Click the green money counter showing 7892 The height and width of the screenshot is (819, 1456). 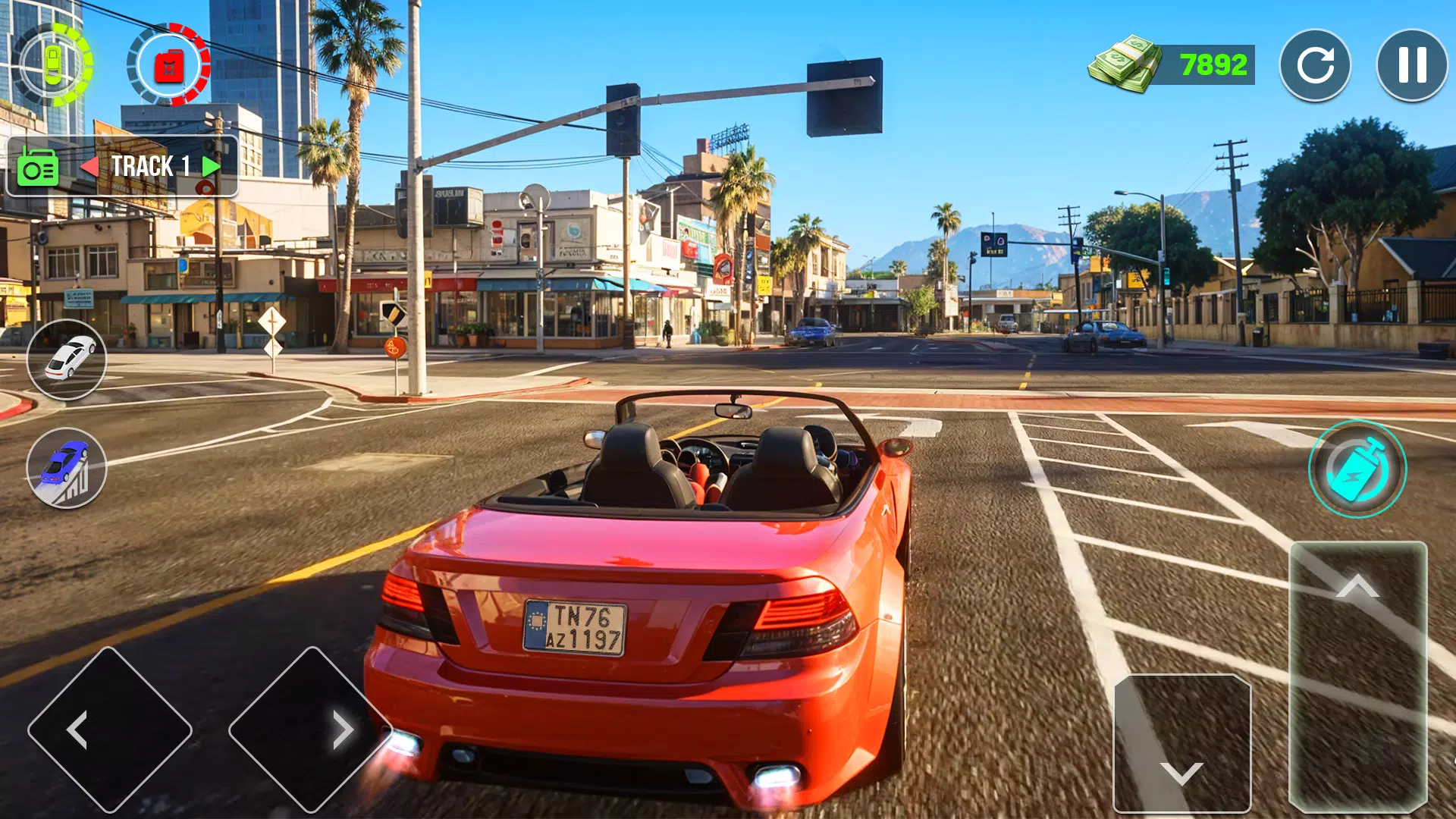[1211, 64]
